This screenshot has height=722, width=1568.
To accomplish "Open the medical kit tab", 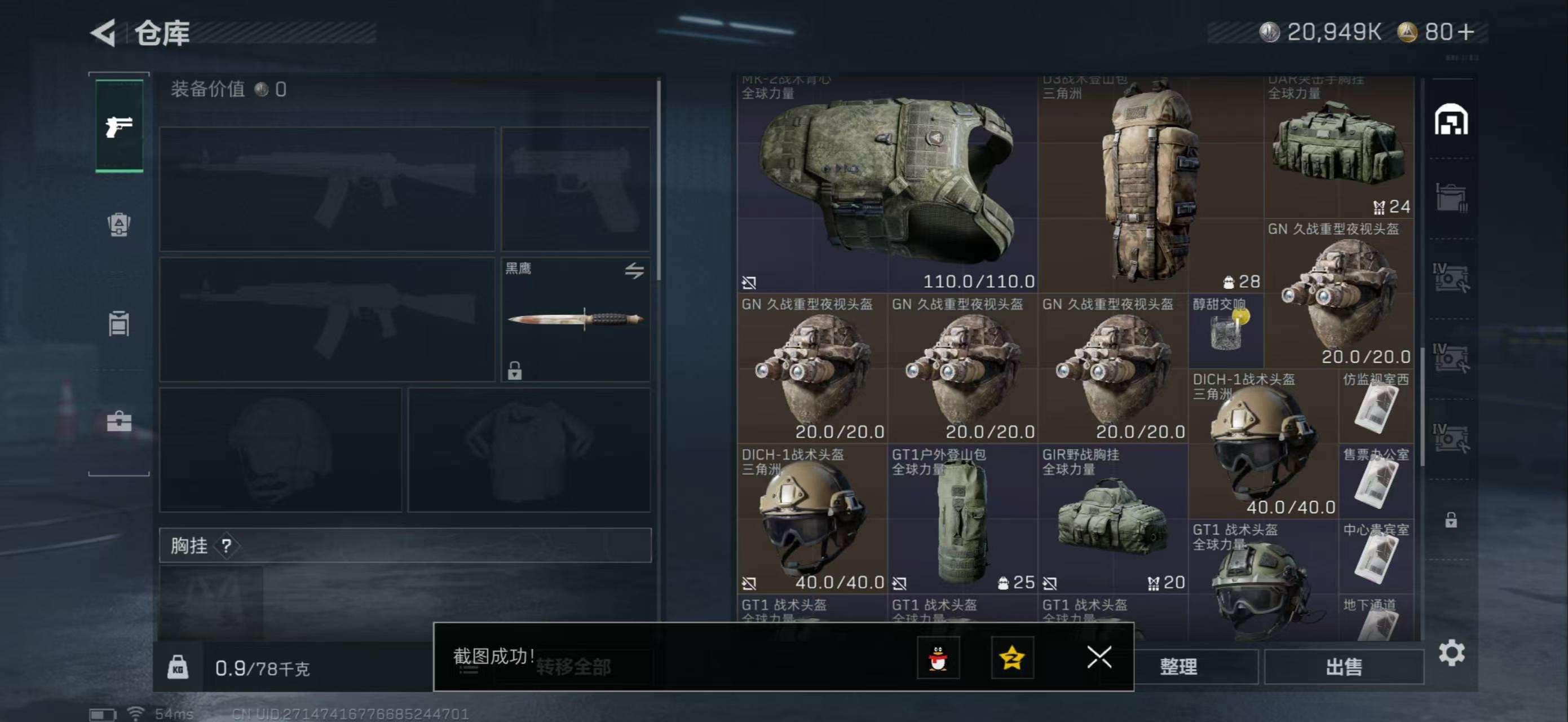I will click(x=119, y=421).
